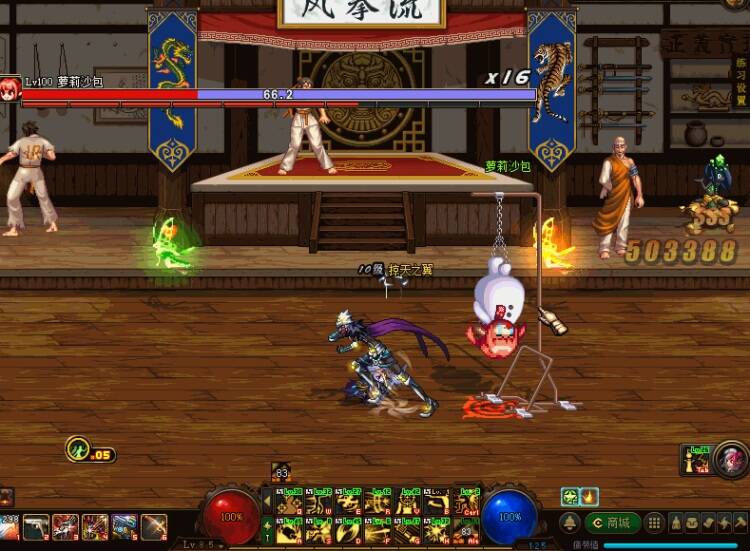This screenshot has height=551, width=750.
Task: Toggle the skill bar left arrow
Action: coord(269,500)
